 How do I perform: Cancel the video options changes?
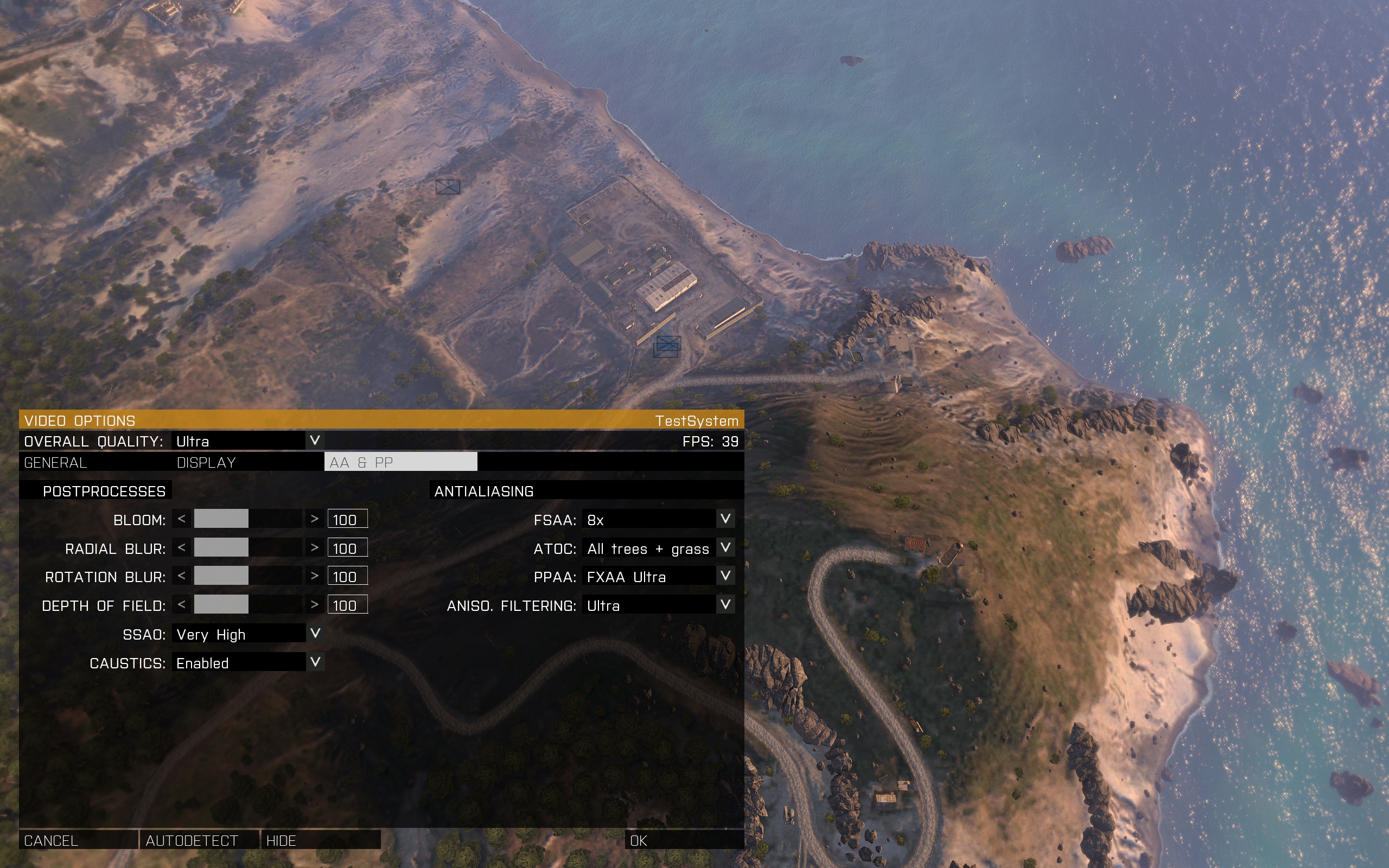pos(78,840)
